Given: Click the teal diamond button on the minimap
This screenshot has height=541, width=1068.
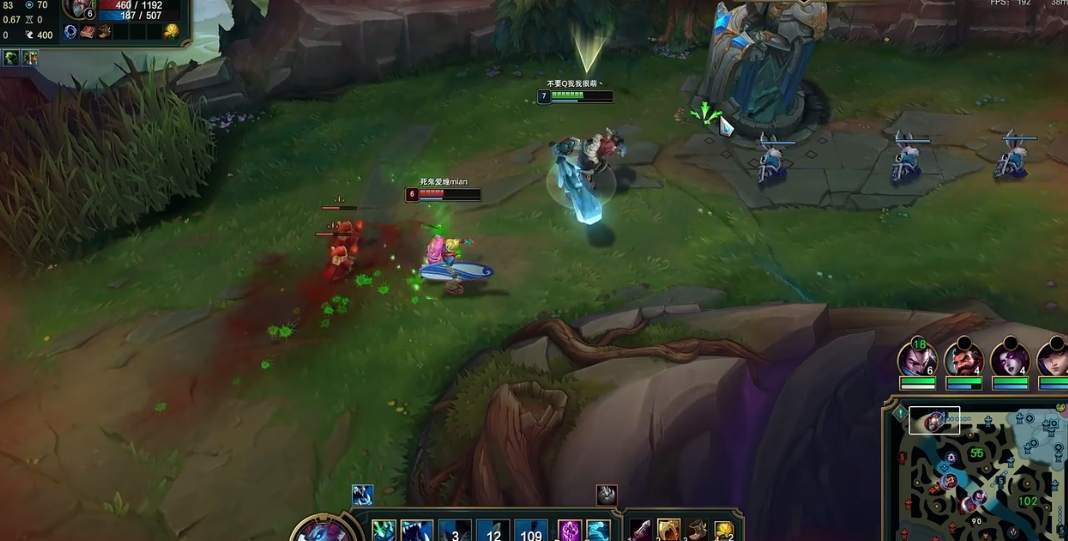Looking at the screenshot, I should [899, 412].
